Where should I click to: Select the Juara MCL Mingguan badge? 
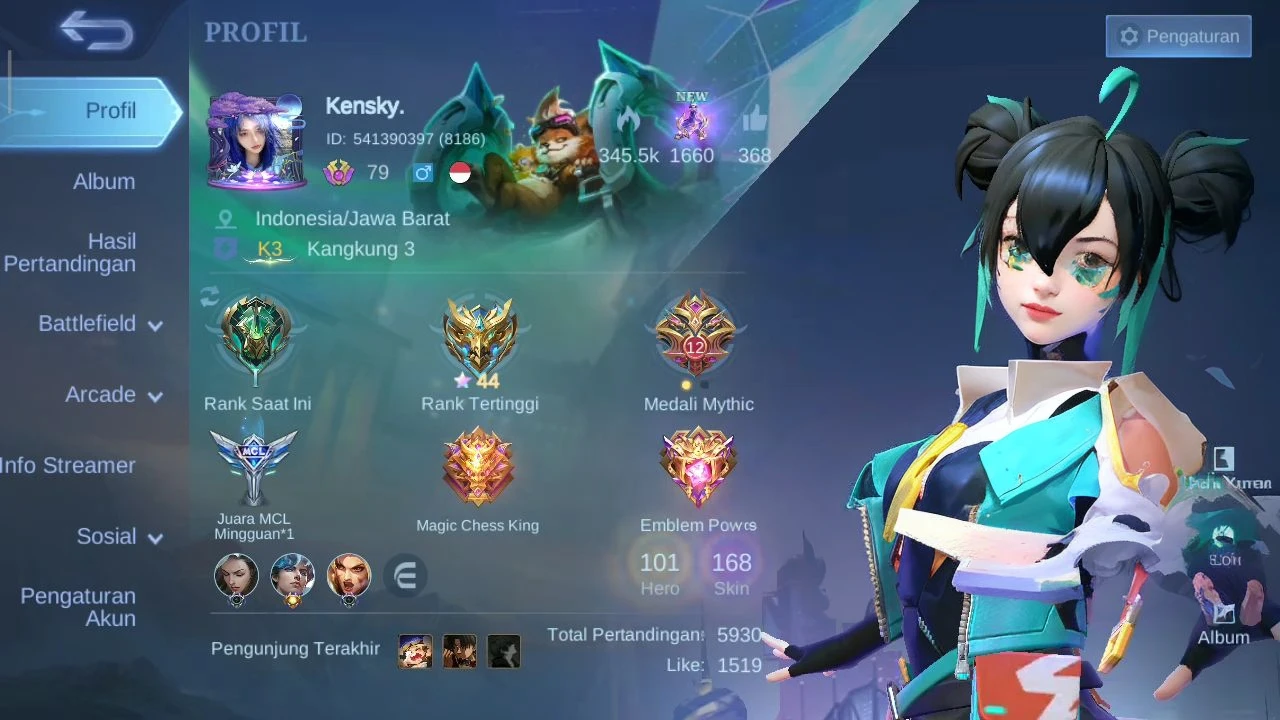click(x=254, y=467)
